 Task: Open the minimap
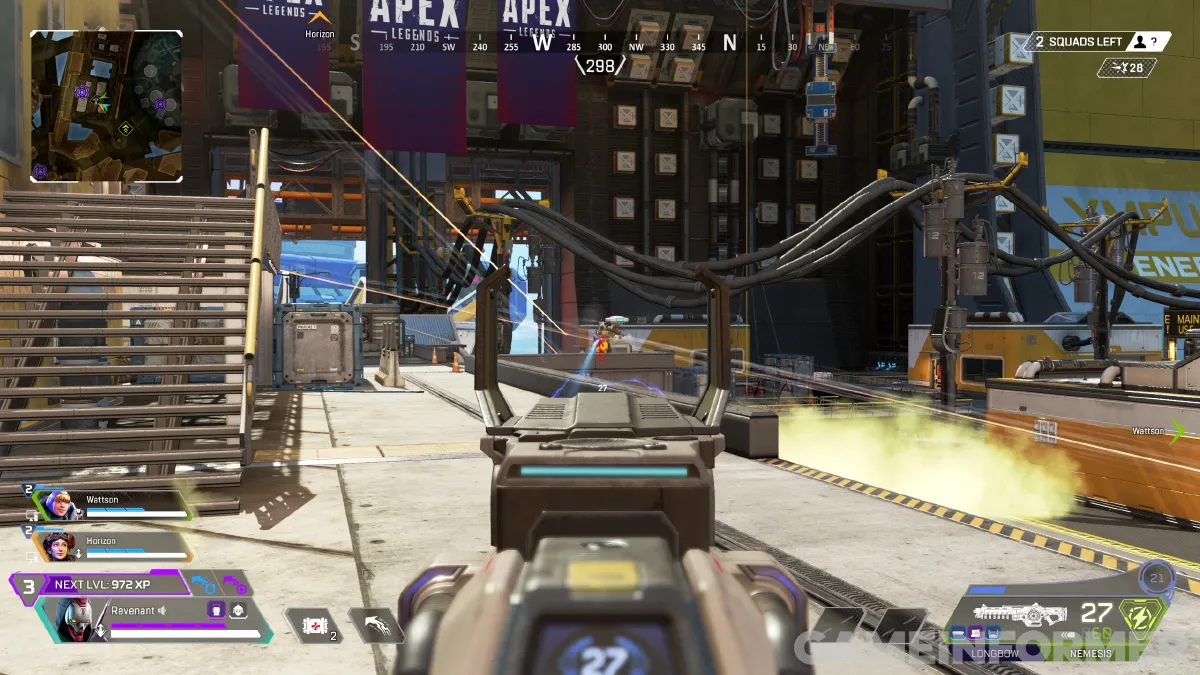pos(106,106)
